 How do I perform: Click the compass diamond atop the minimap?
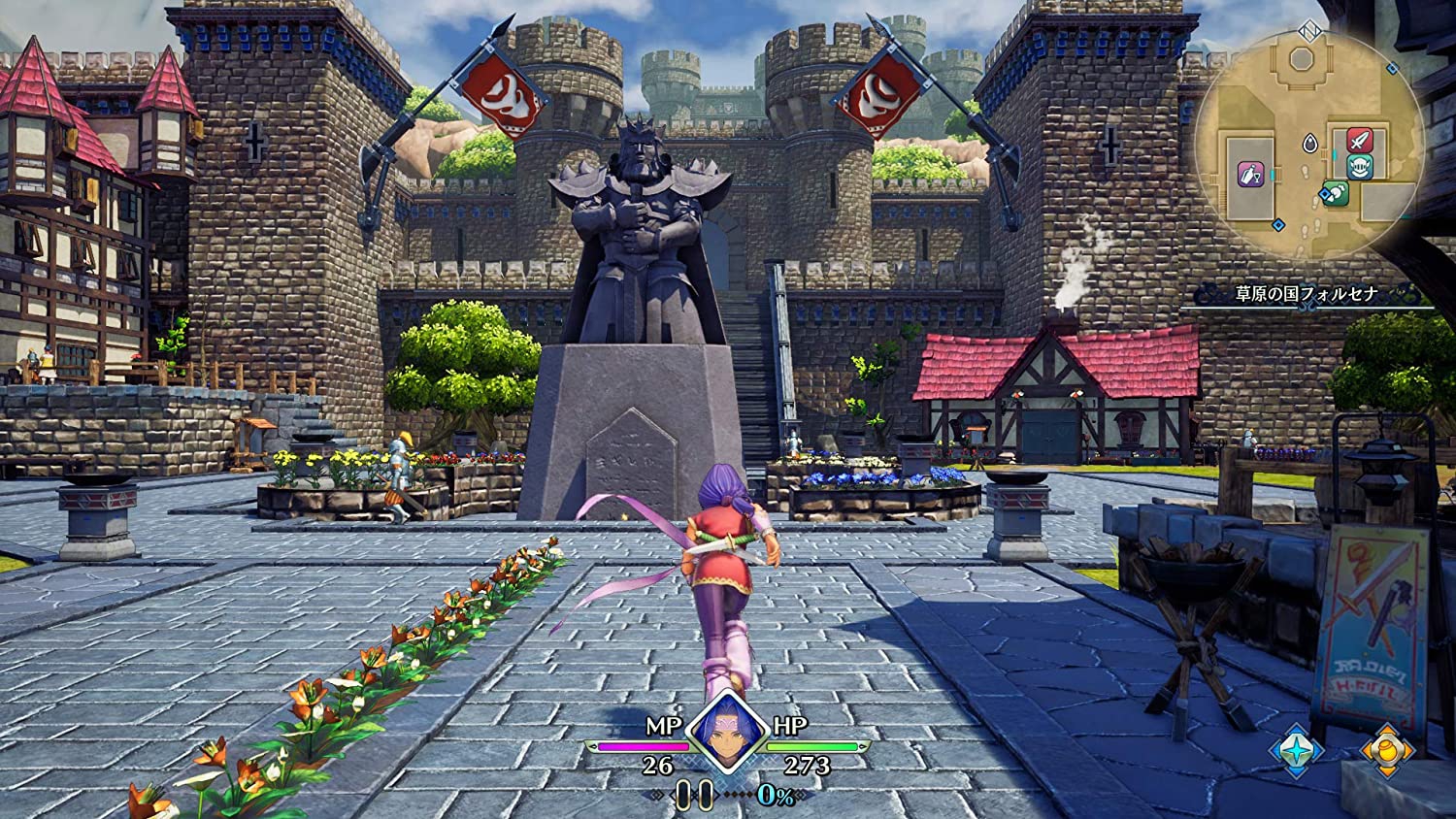coord(1307,32)
